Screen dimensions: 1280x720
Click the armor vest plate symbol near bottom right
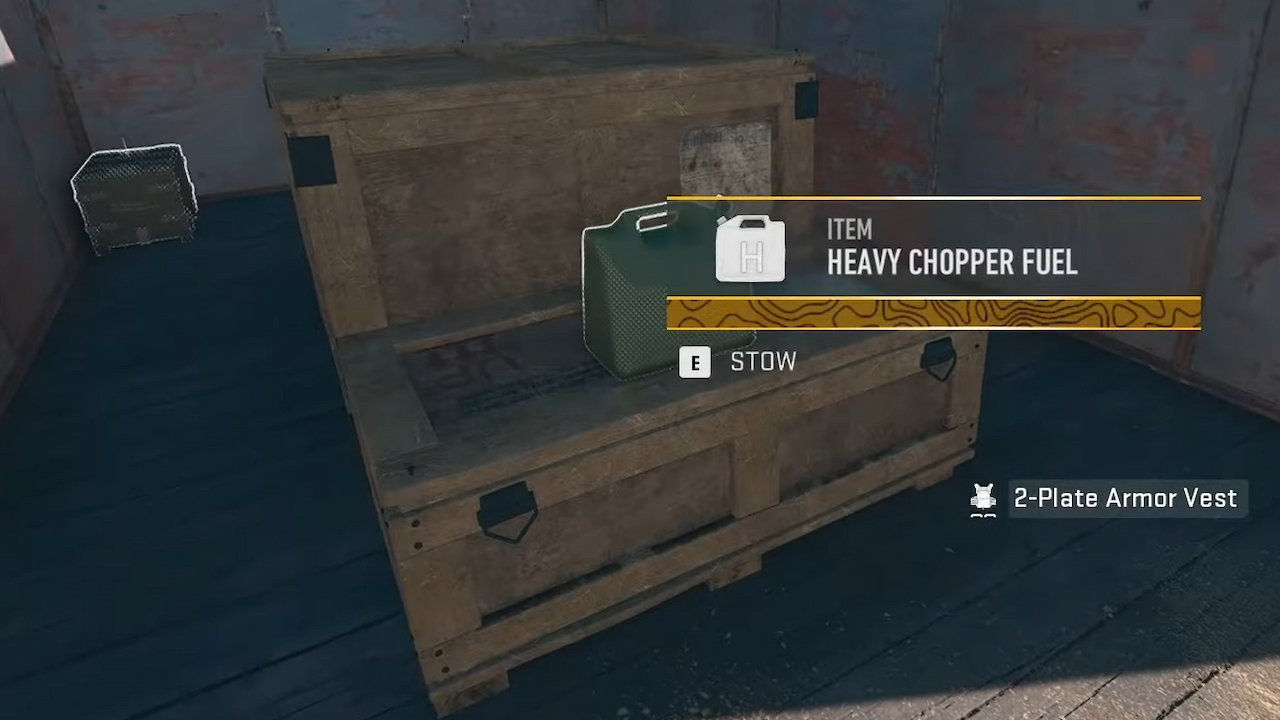(983, 498)
